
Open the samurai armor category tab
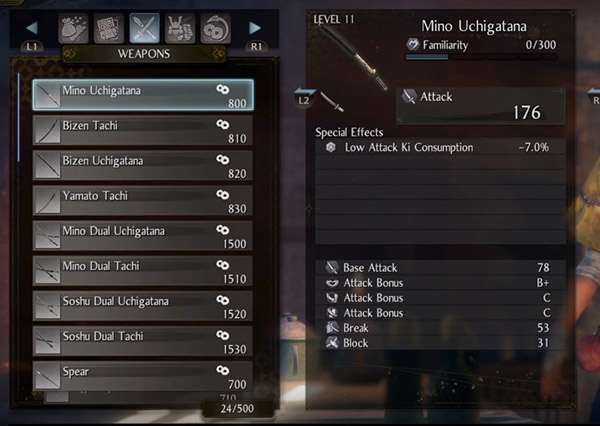[x=182, y=28]
